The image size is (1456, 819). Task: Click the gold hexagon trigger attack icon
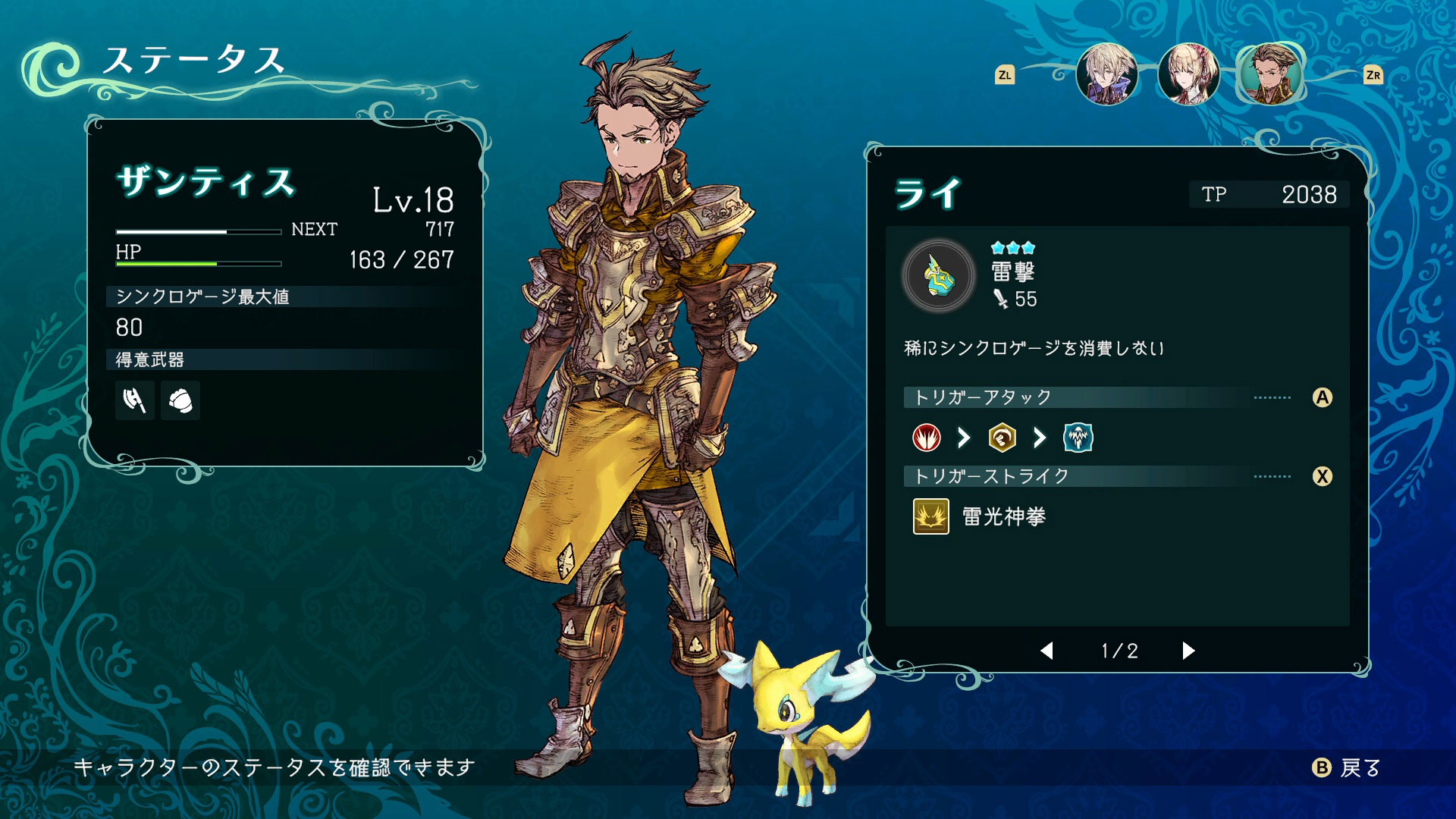pos(1002,438)
